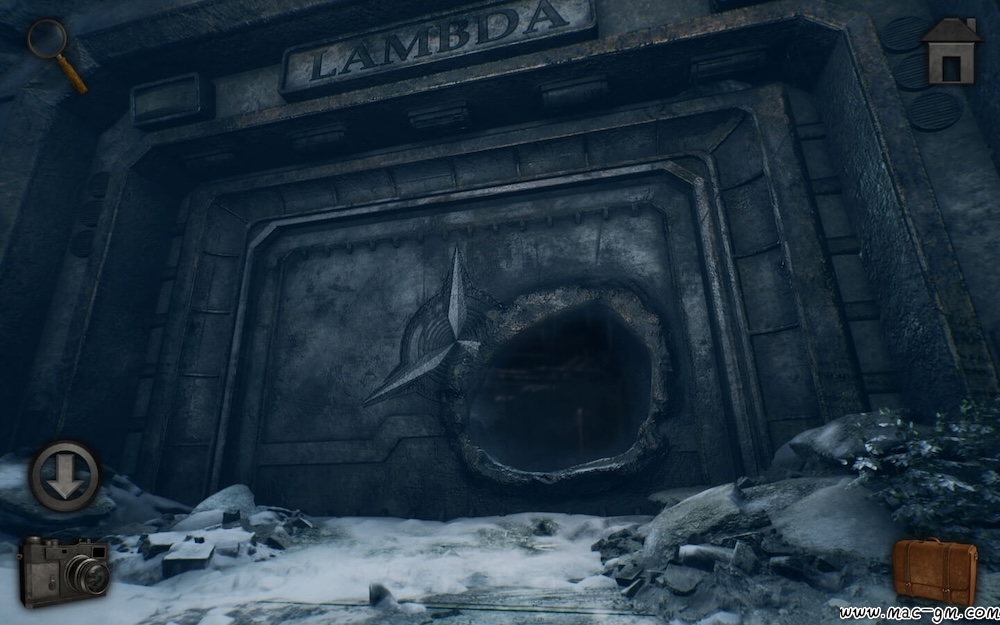Open the camera to take a photo
The image size is (1000, 625).
tap(63, 571)
